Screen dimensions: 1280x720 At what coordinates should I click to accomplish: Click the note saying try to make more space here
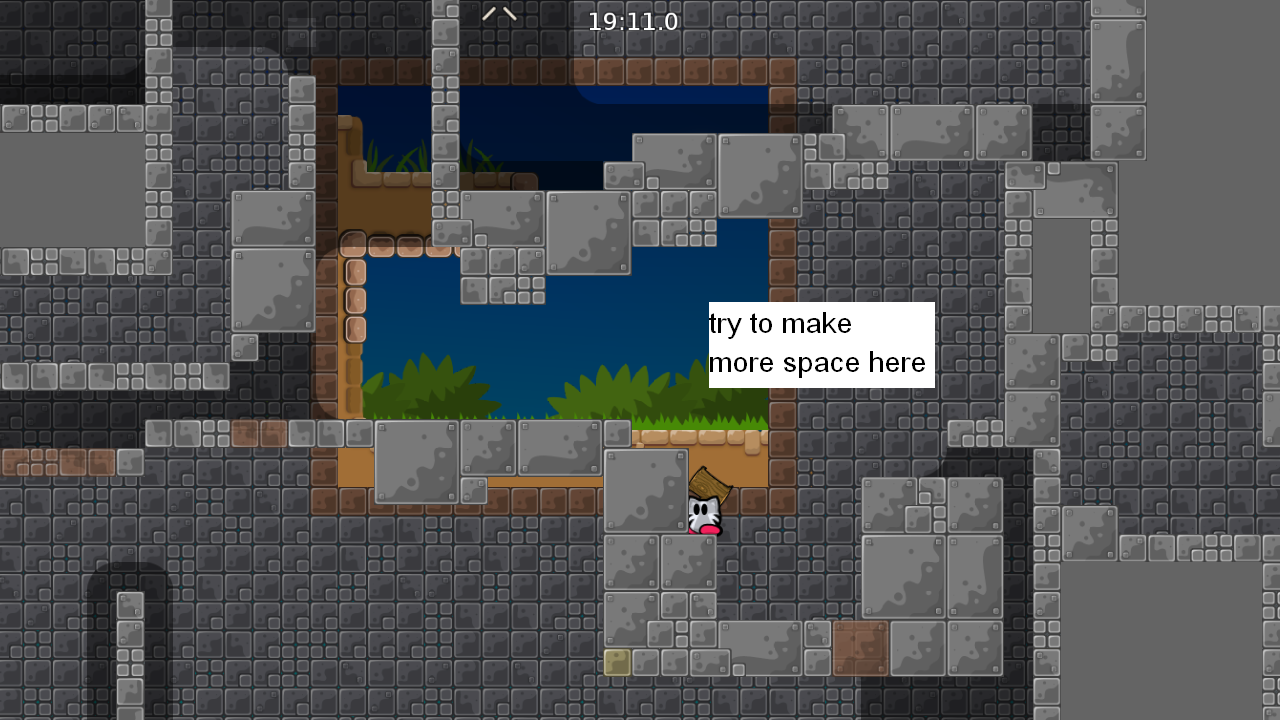pyautogui.click(x=818, y=343)
